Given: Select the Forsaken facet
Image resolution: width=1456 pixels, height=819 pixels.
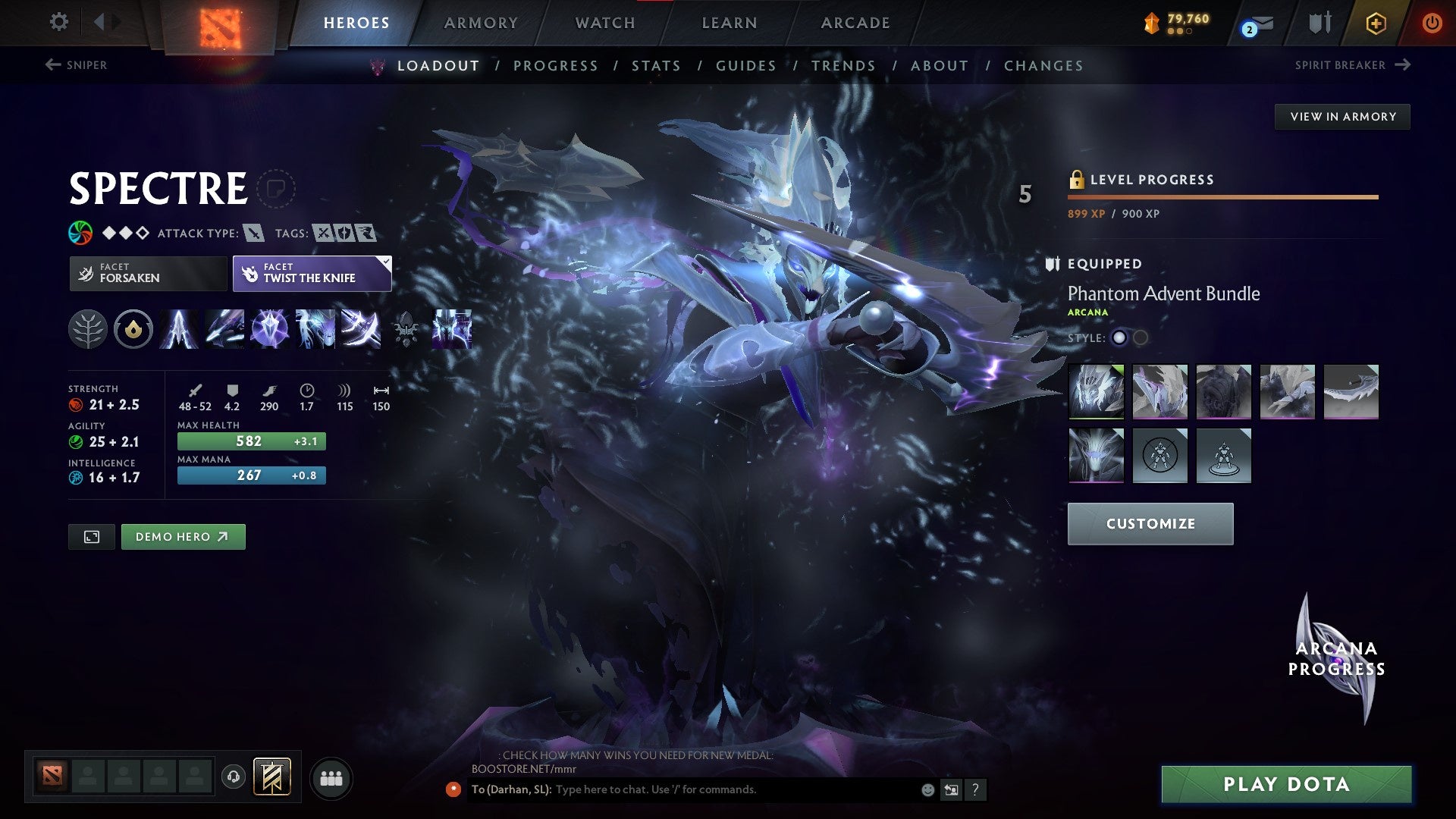Looking at the screenshot, I should pyautogui.click(x=147, y=273).
